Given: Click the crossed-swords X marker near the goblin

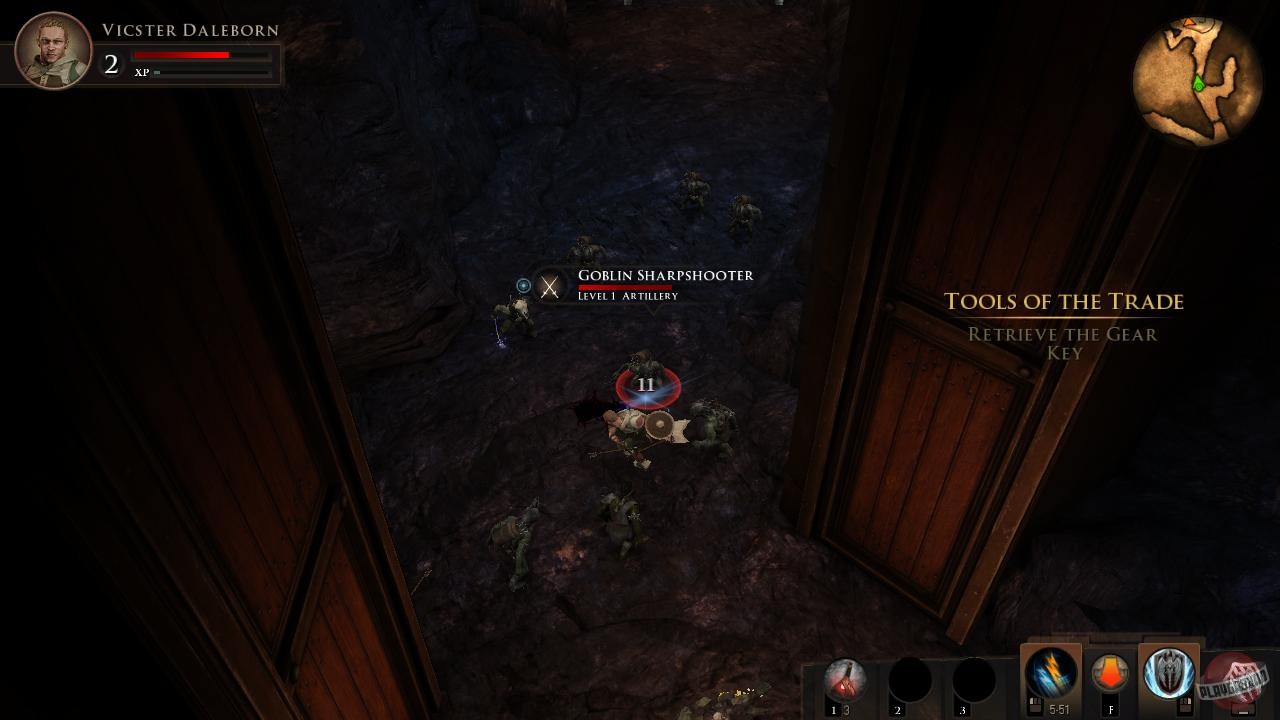Looking at the screenshot, I should 549,288.
